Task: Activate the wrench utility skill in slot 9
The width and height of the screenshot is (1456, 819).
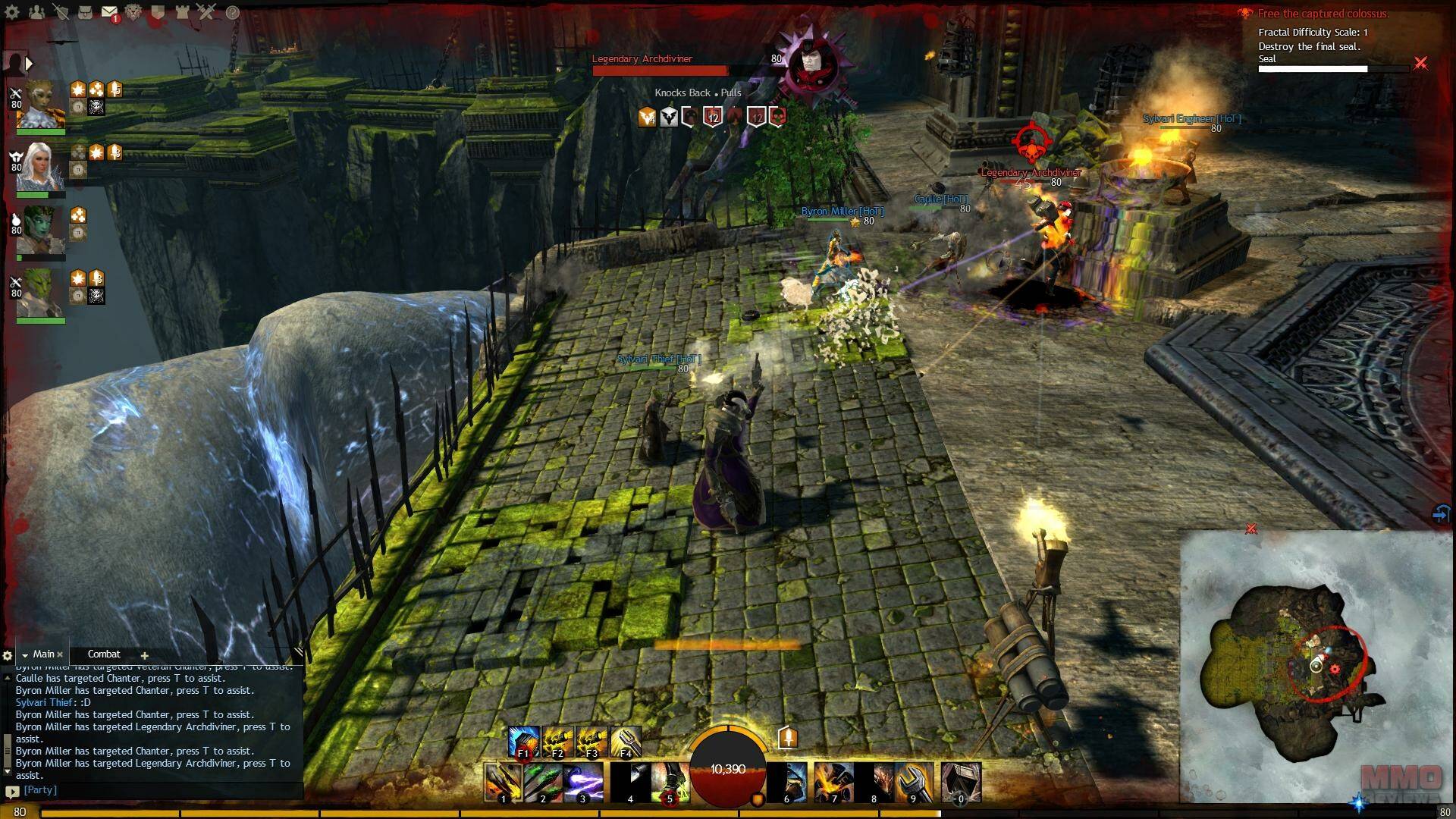Action: coord(914,782)
